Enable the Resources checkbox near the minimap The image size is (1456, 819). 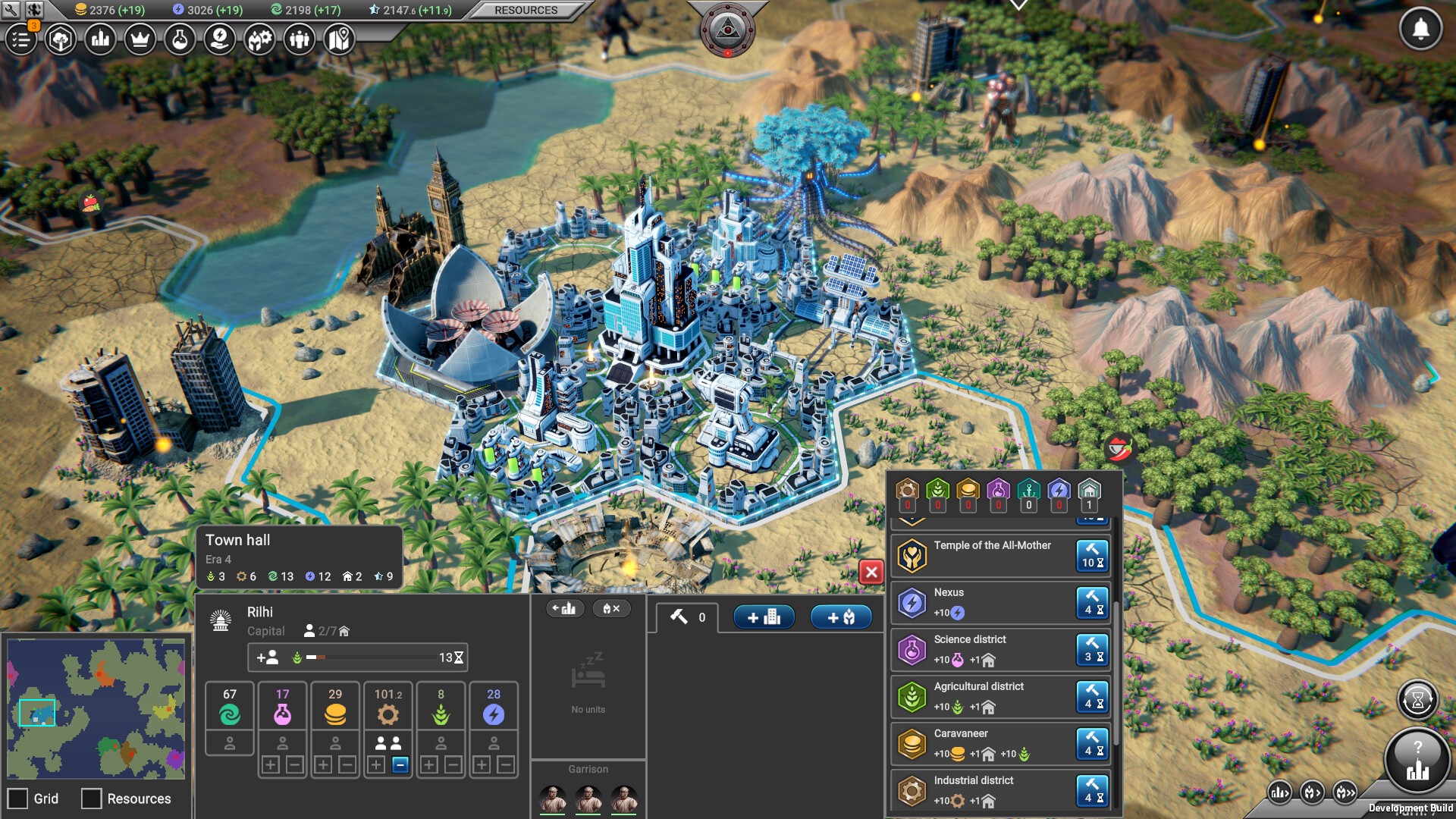point(91,799)
